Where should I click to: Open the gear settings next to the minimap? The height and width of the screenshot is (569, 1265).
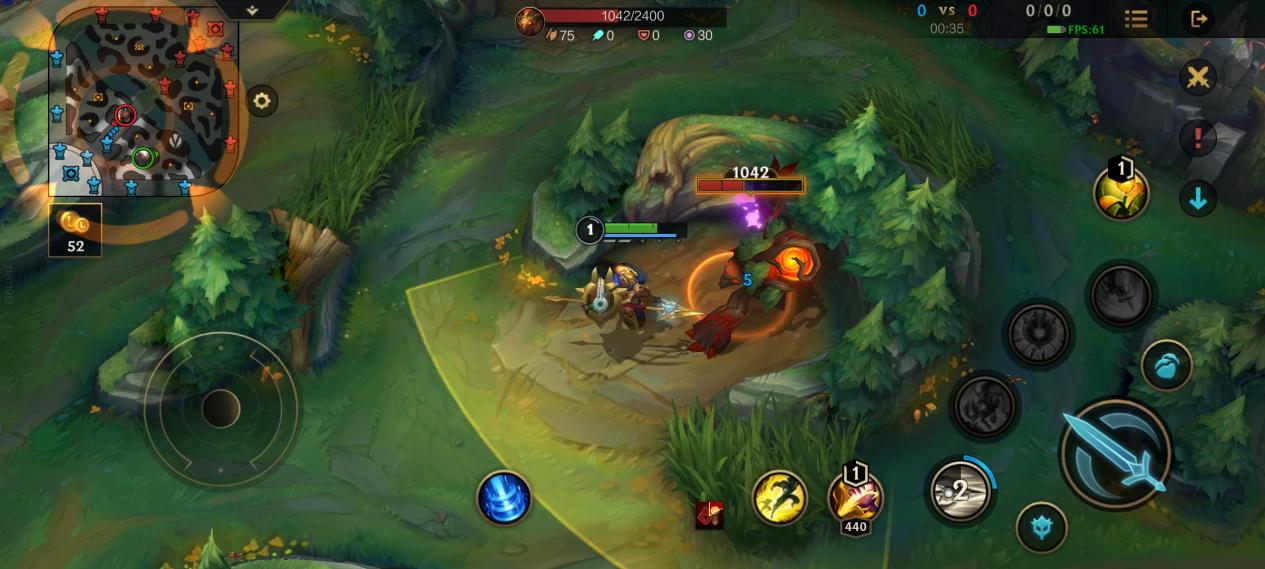click(261, 101)
